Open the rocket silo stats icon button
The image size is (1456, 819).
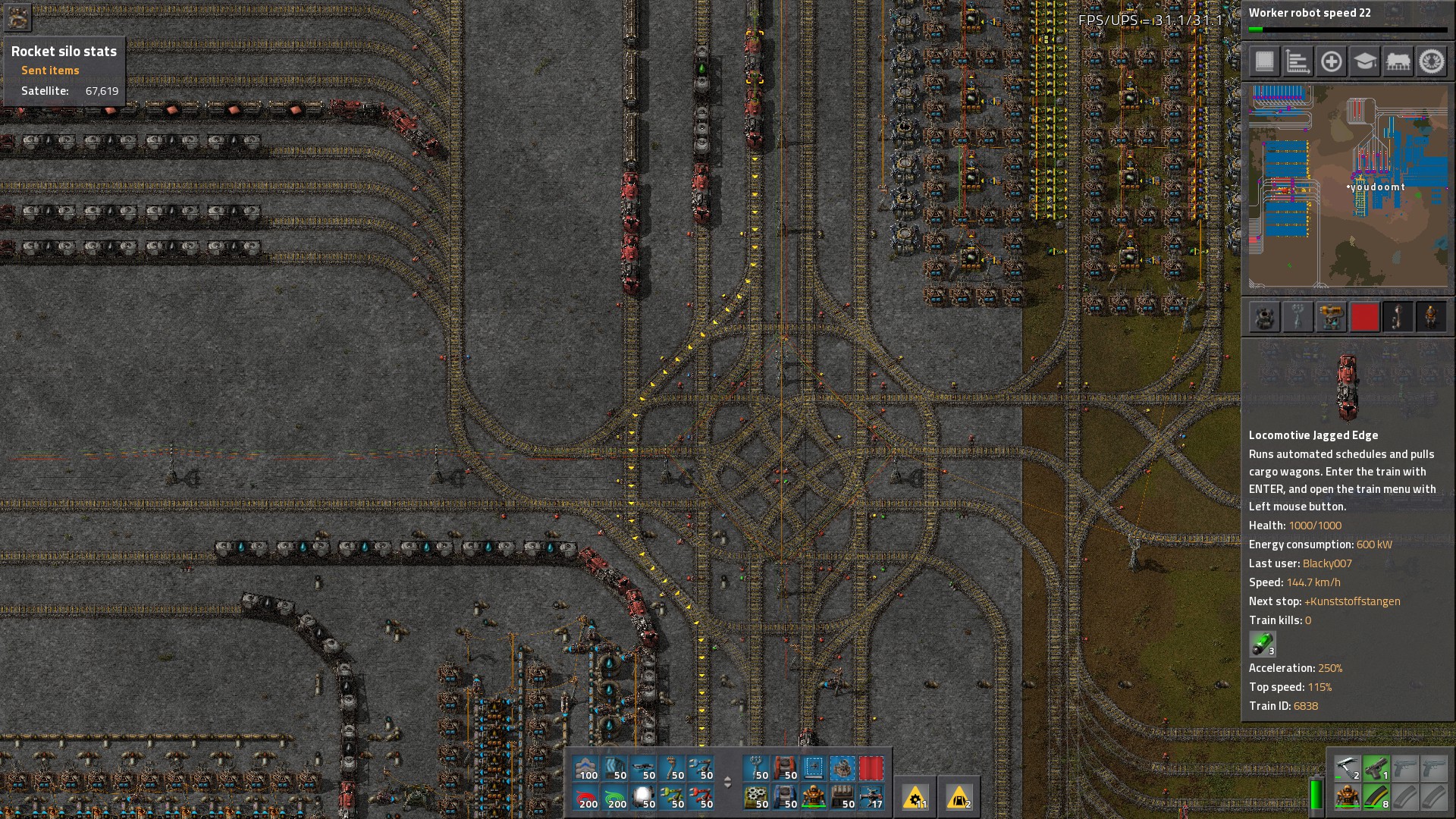click(17, 17)
